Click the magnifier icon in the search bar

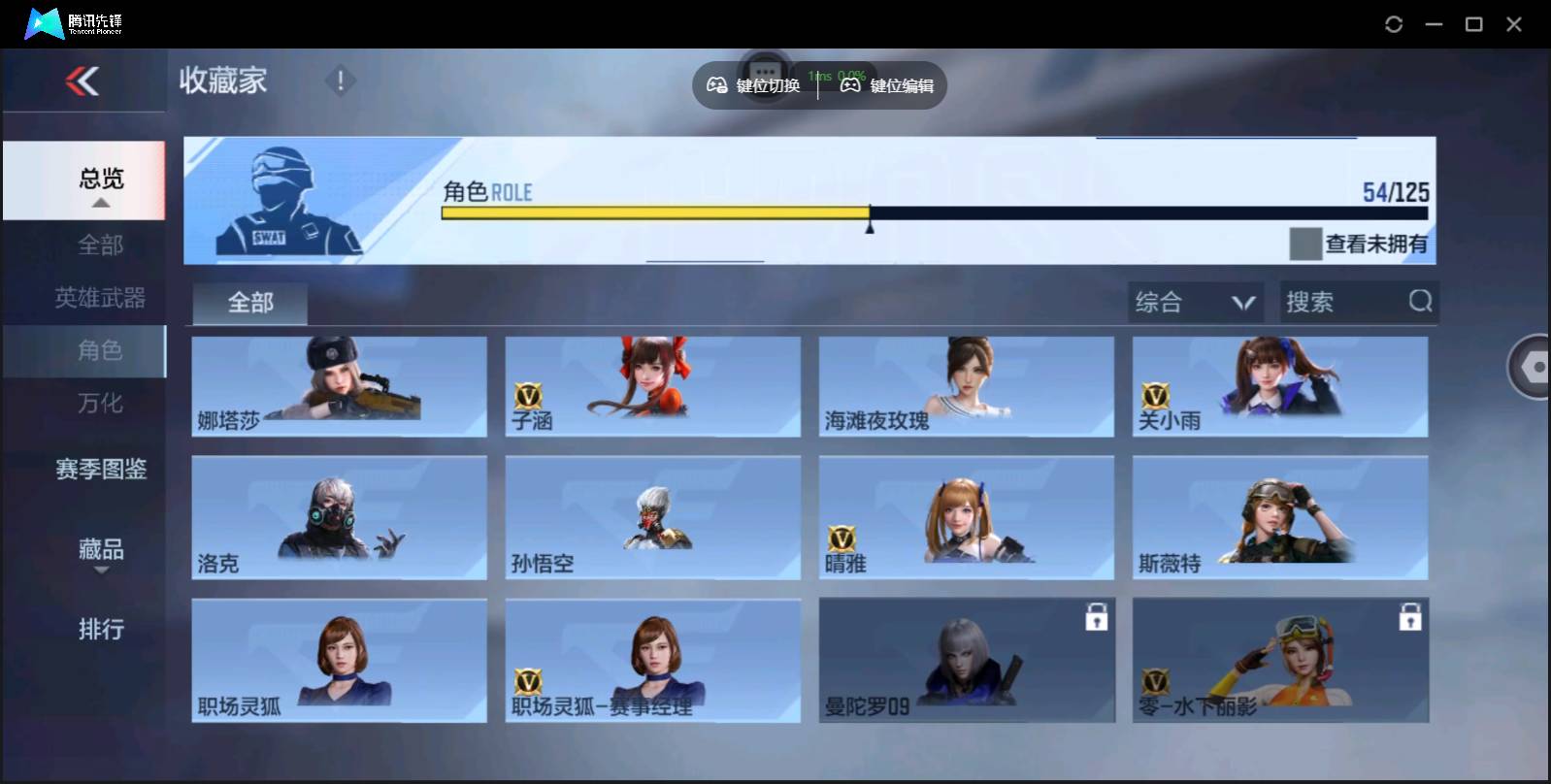[x=1421, y=302]
